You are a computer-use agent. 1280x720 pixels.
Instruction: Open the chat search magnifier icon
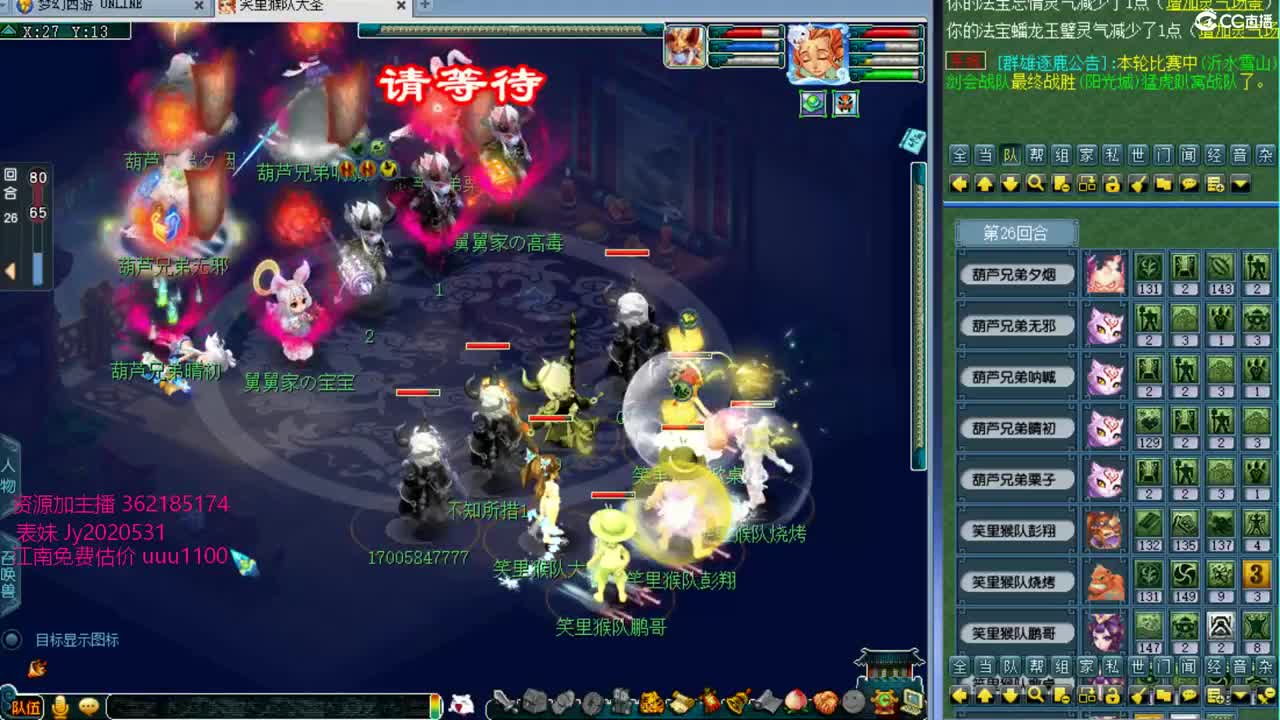1037,184
